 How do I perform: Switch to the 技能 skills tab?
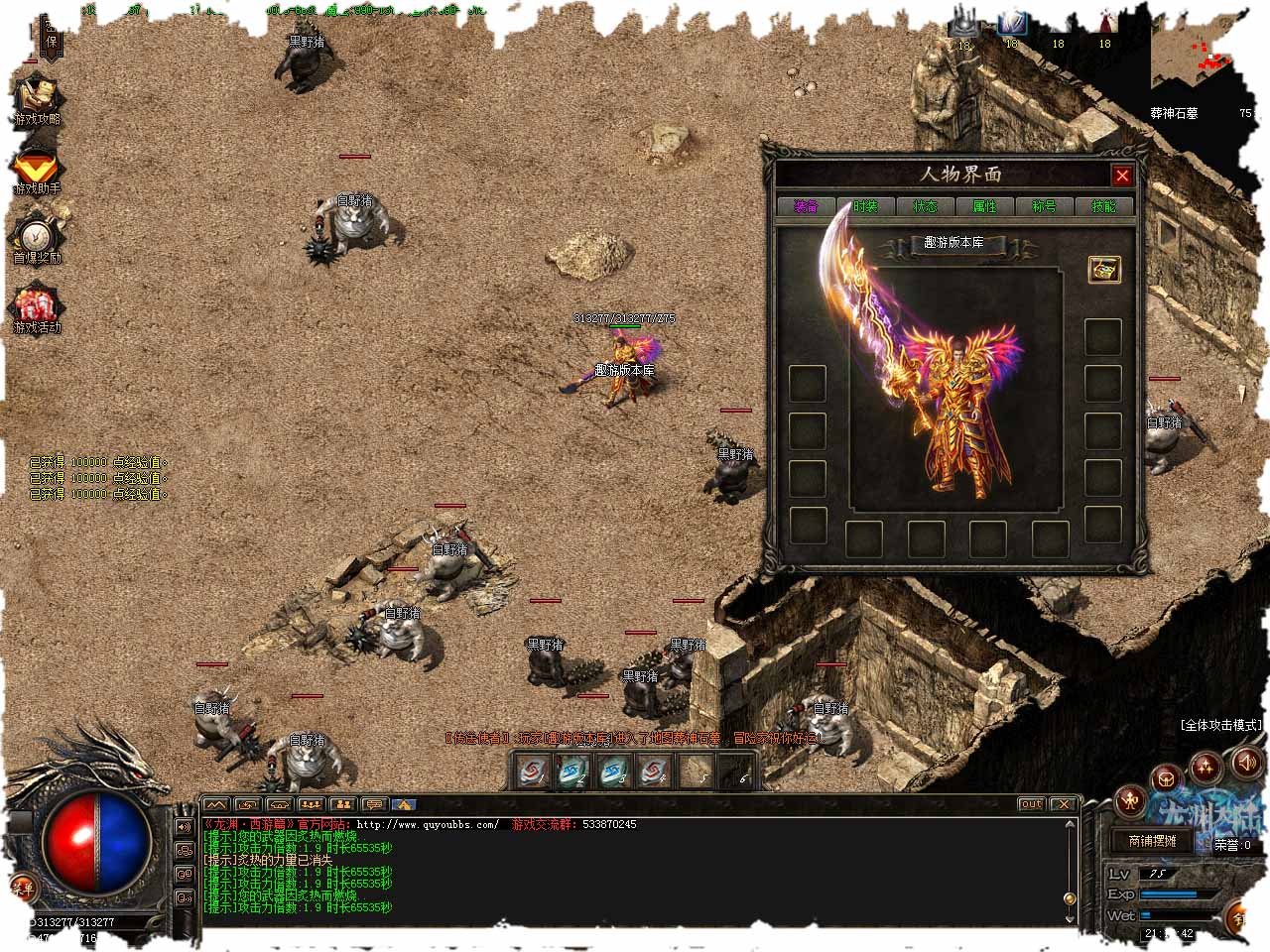pyautogui.click(x=1103, y=206)
